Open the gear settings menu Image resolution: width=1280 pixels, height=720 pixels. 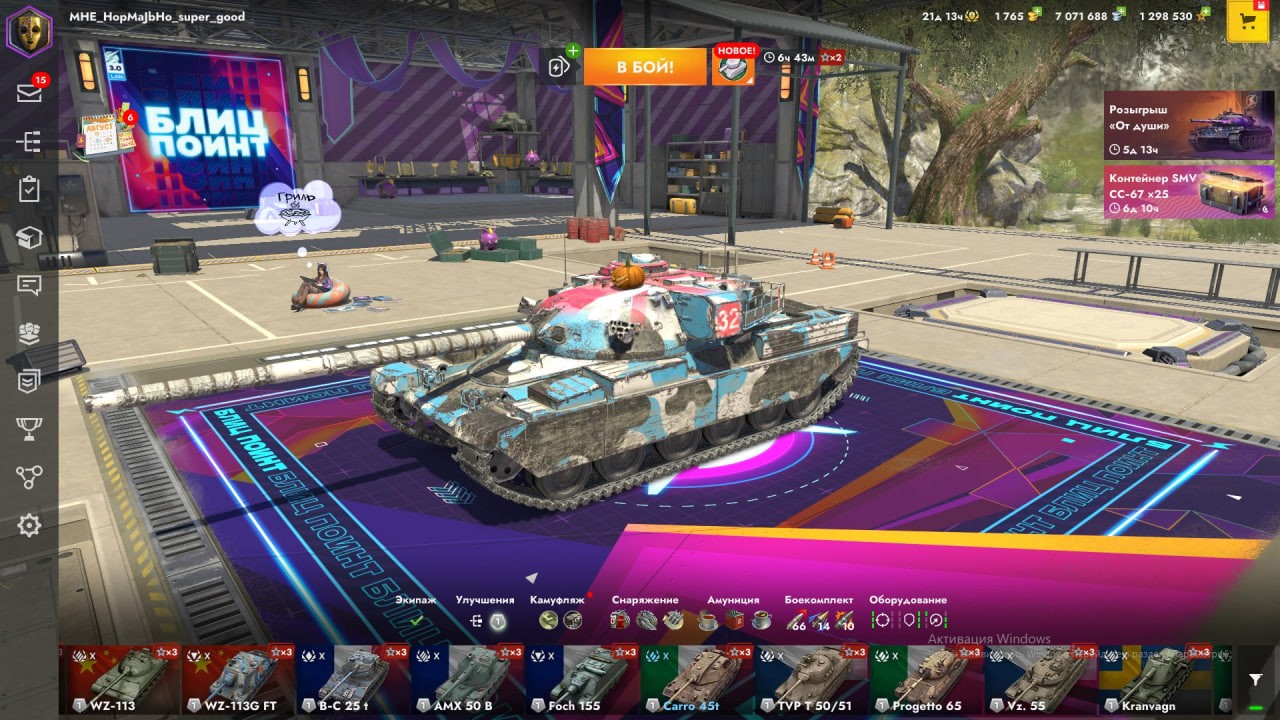point(29,525)
